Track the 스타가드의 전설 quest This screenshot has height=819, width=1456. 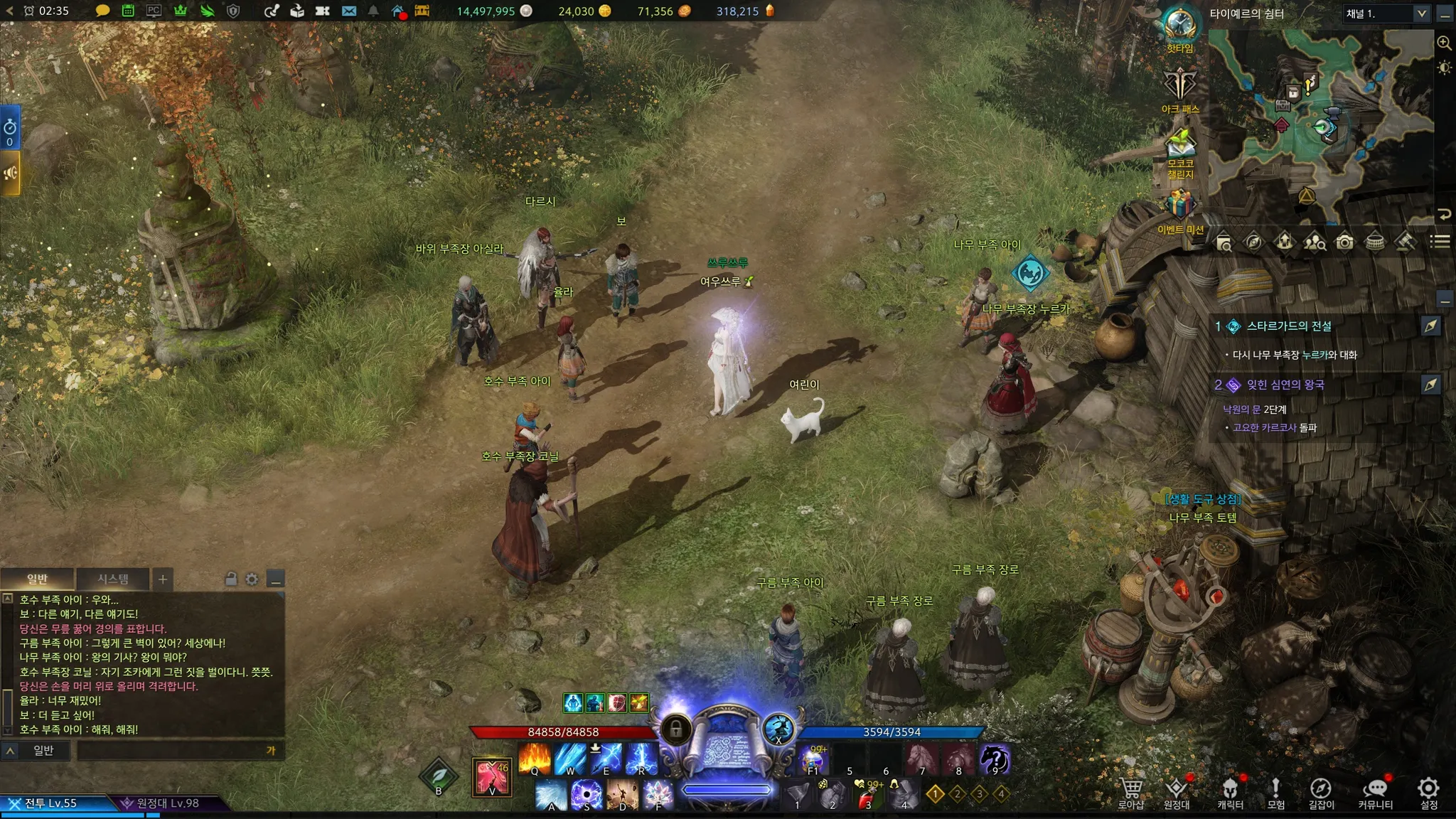[x=1430, y=326]
